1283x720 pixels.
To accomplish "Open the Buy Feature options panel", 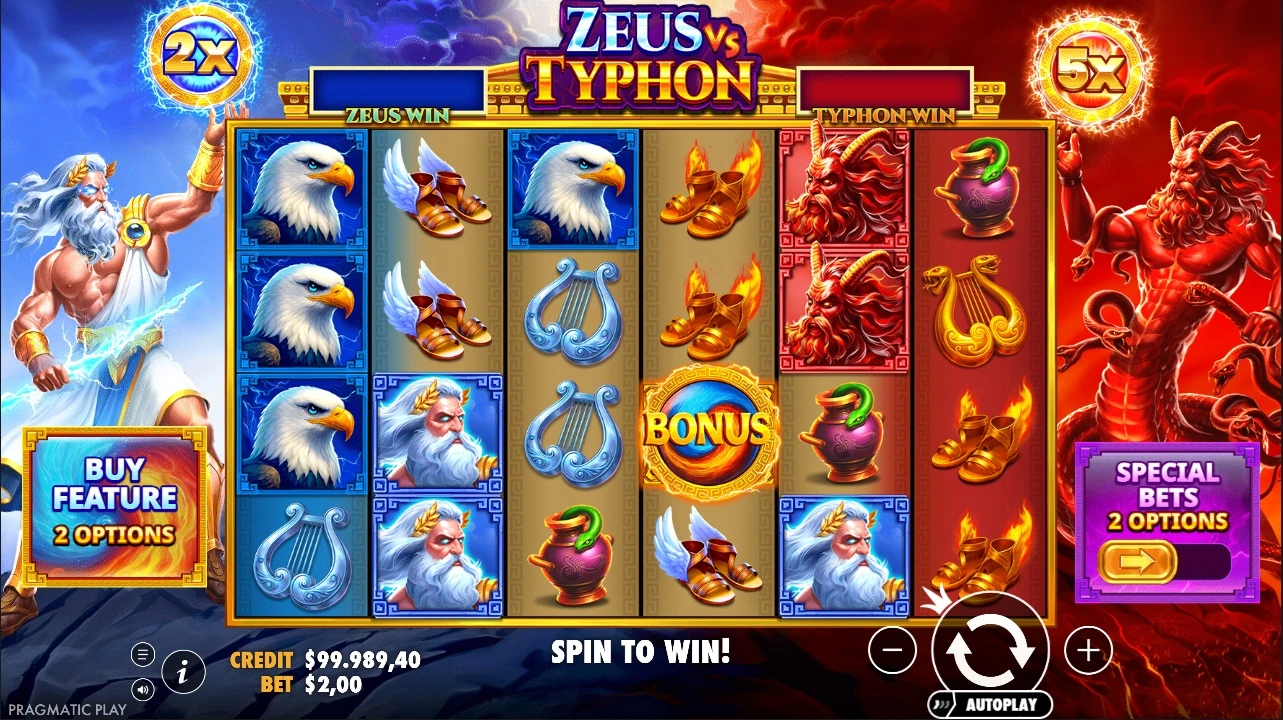I will (x=115, y=503).
